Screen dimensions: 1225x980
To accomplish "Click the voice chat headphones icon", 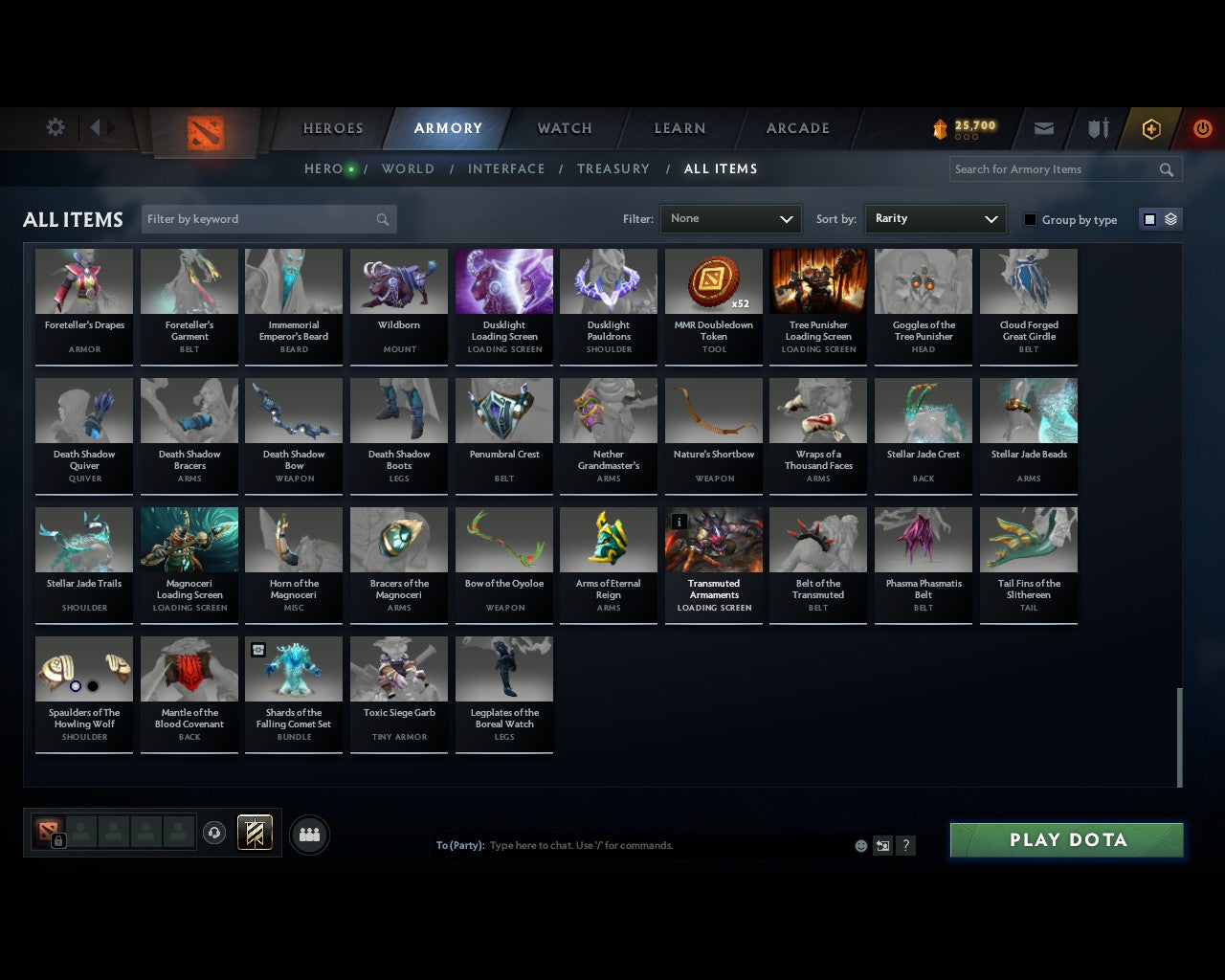I will coord(214,834).
